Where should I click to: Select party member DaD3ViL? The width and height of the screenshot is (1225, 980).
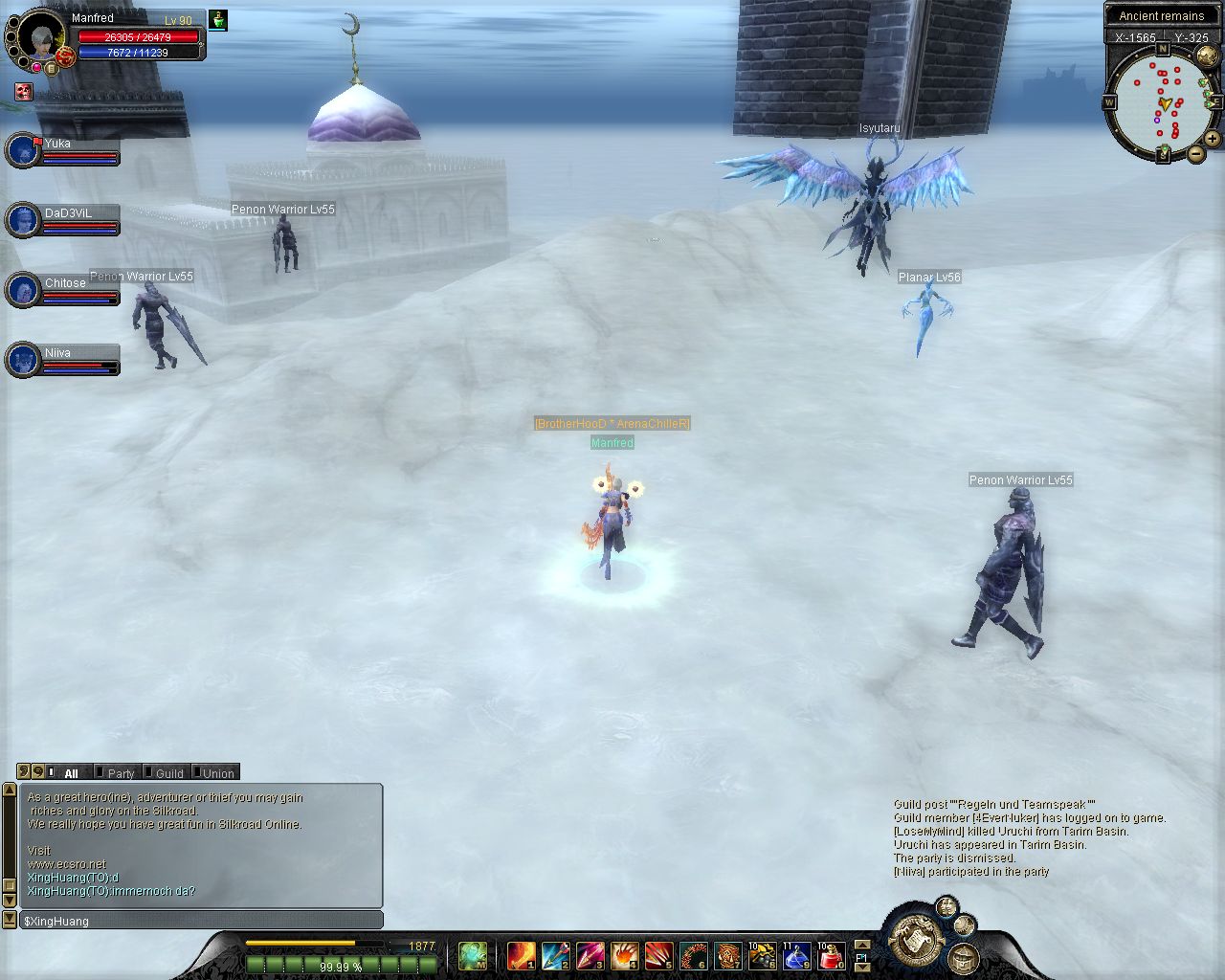[23, 221]
